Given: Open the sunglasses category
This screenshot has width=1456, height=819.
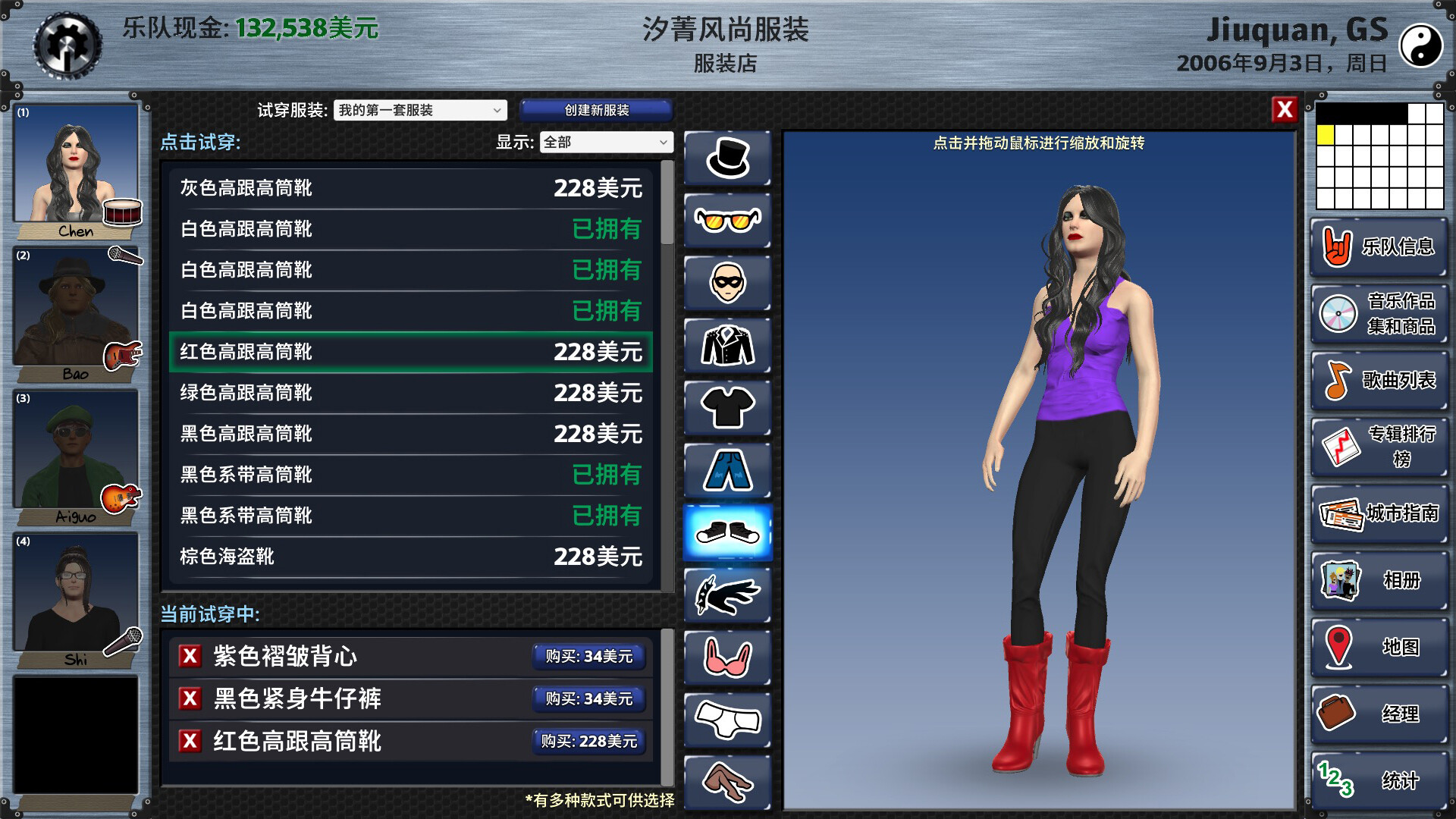Looking at the screenshot, I should click(727, 220).
